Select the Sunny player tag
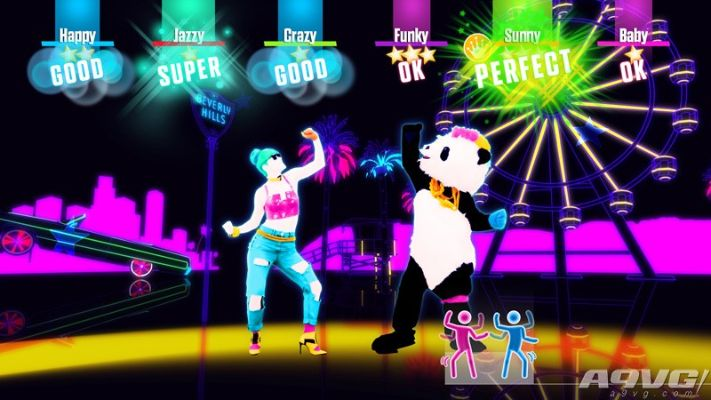711x400 pixels. (x=522, y=35)
